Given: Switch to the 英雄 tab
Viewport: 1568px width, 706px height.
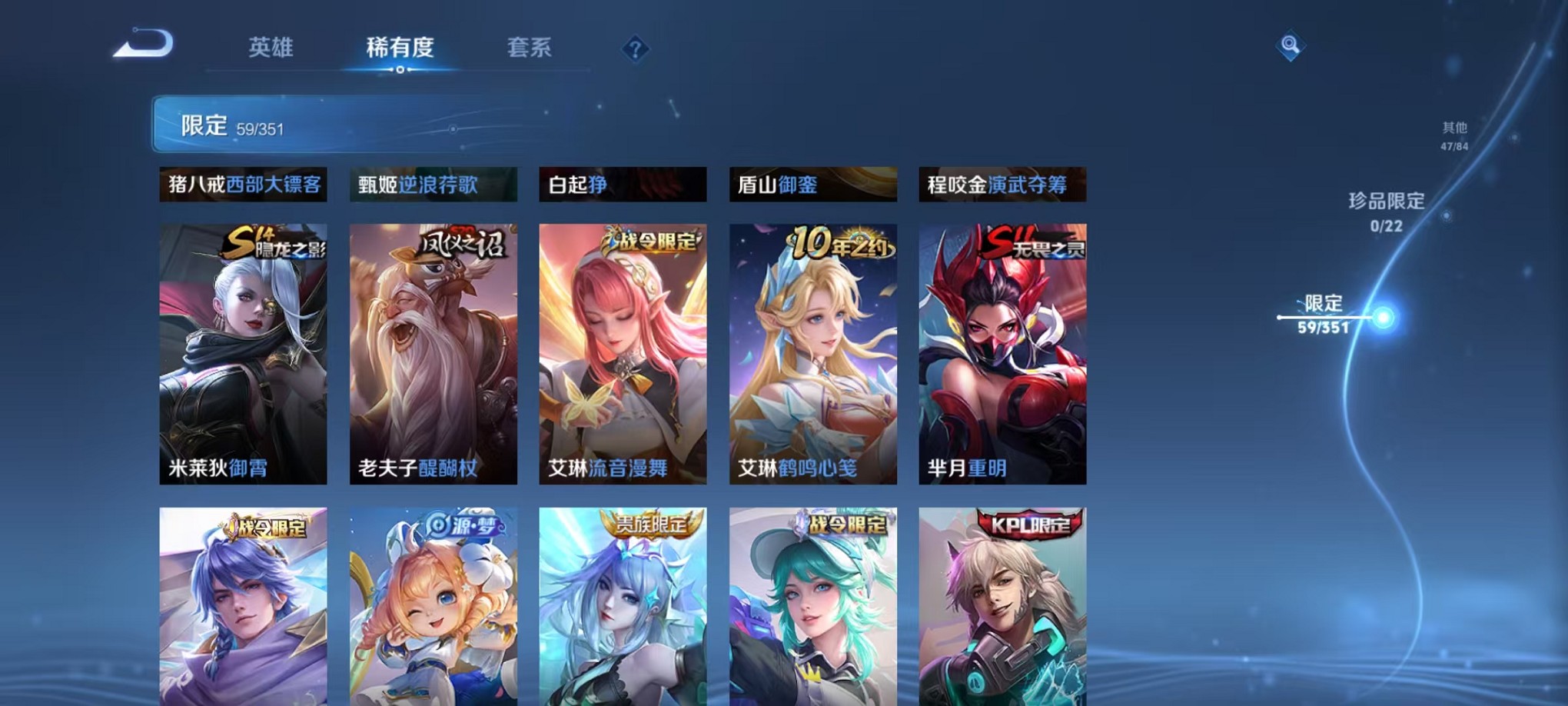Looking at the screenshot, I should (270, 48).
